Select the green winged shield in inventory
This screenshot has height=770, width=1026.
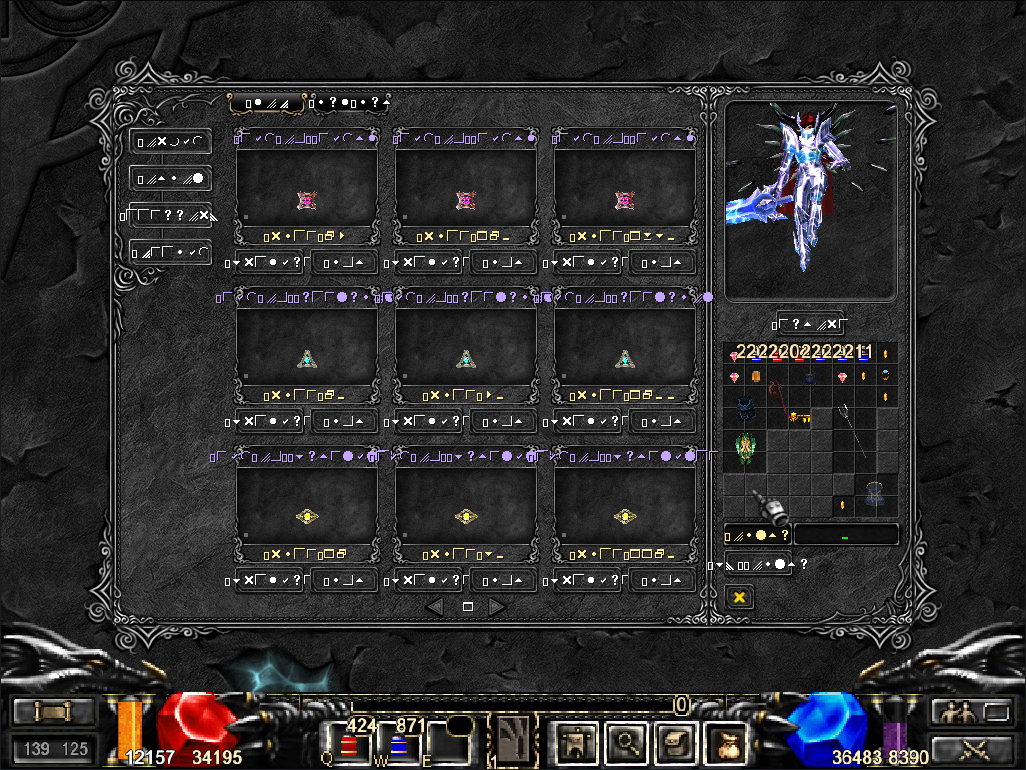click(744, 447)
